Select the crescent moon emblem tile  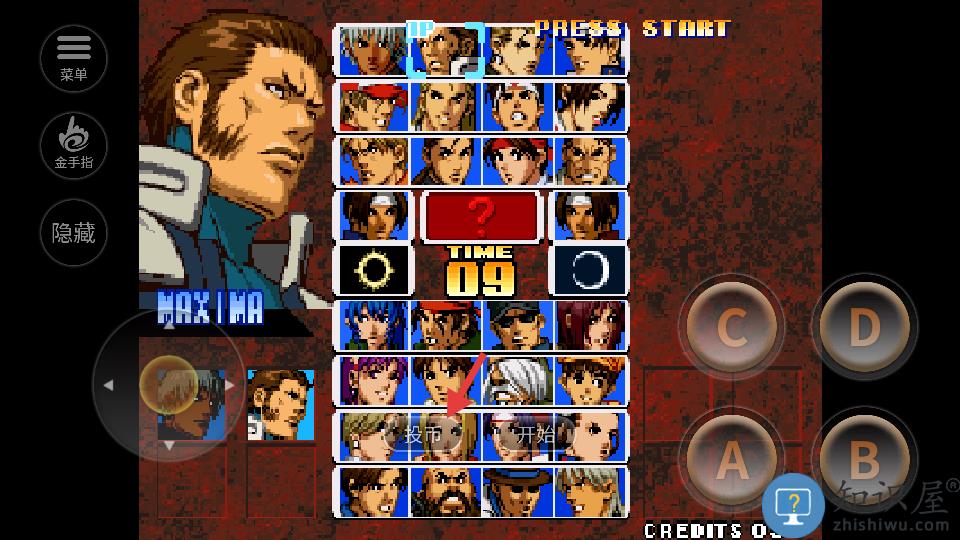(589, 270)
